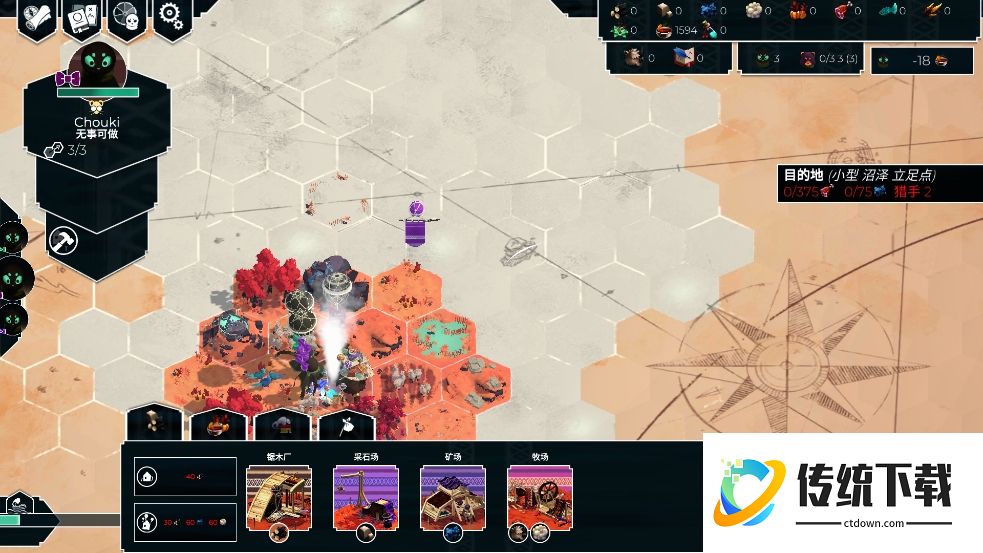Open the 目的地 destination objective tracker
Viewport: 983px width, 553px height.
[862, 183]
